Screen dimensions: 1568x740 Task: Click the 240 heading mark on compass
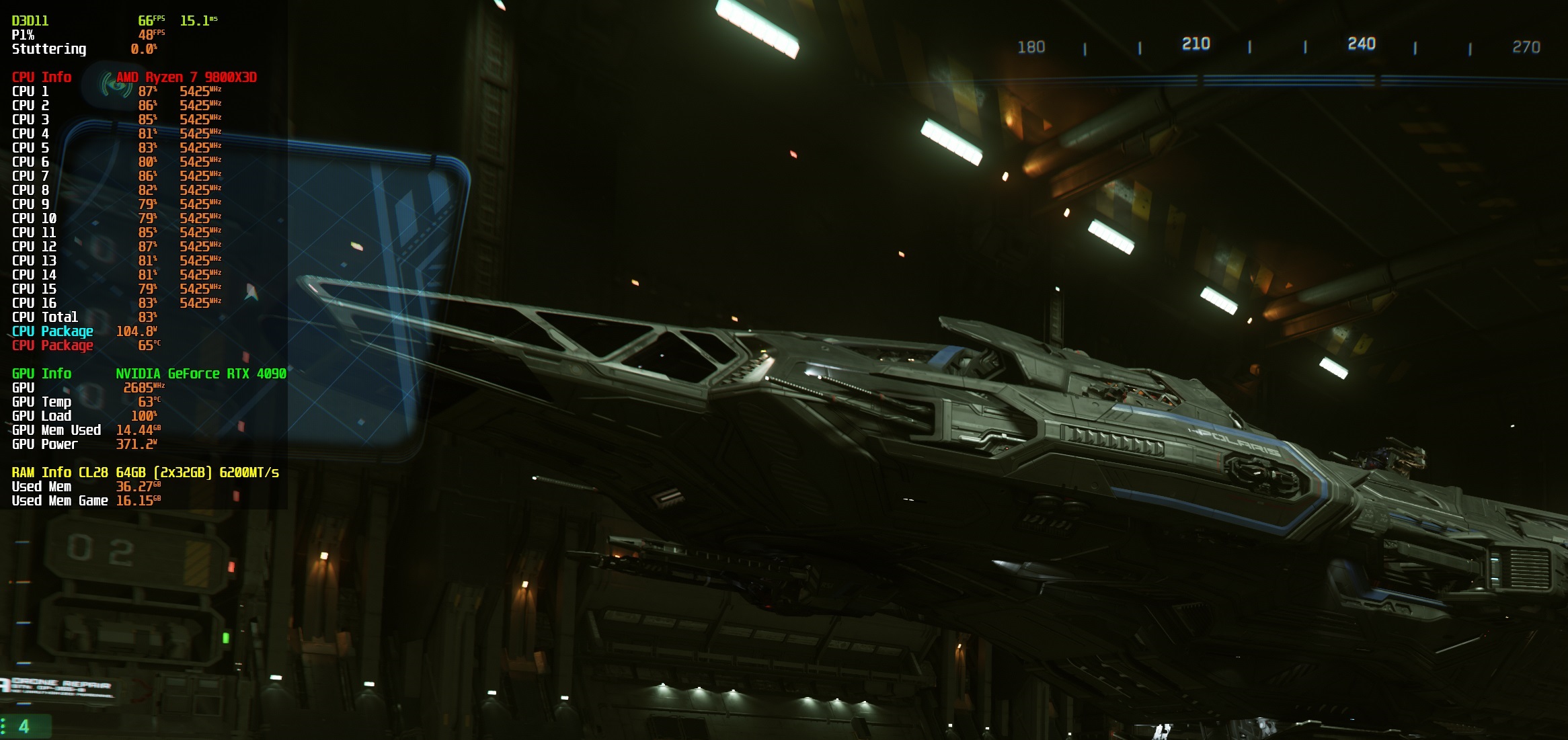(1362, 45)
